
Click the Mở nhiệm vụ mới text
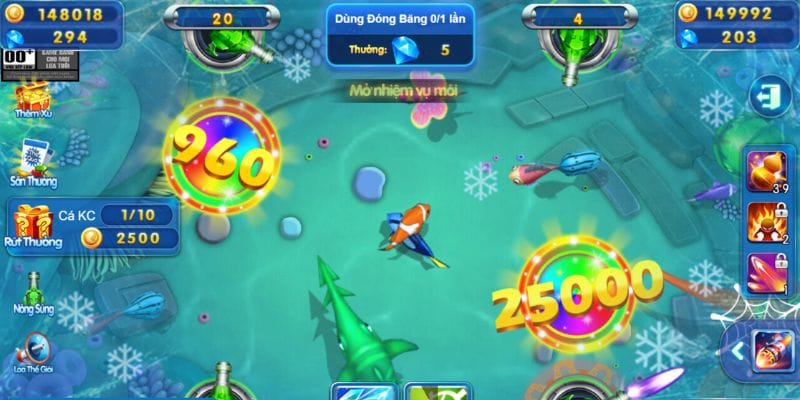(x=403, y=91)
